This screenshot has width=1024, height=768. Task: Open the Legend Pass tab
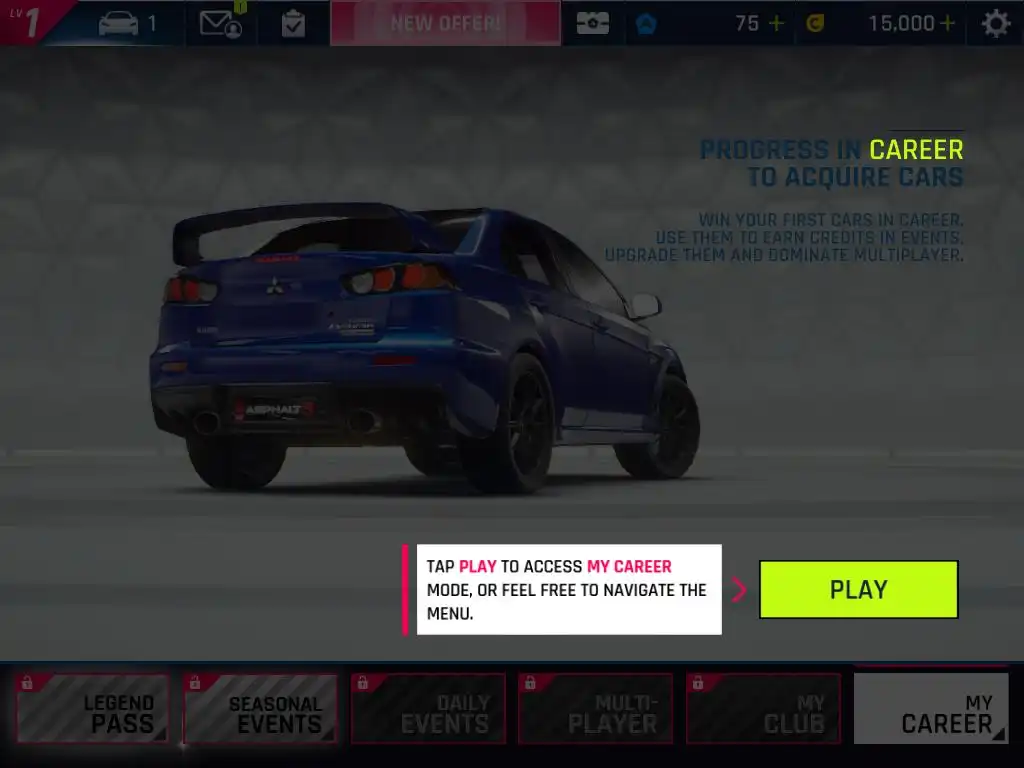click(92, 708)
